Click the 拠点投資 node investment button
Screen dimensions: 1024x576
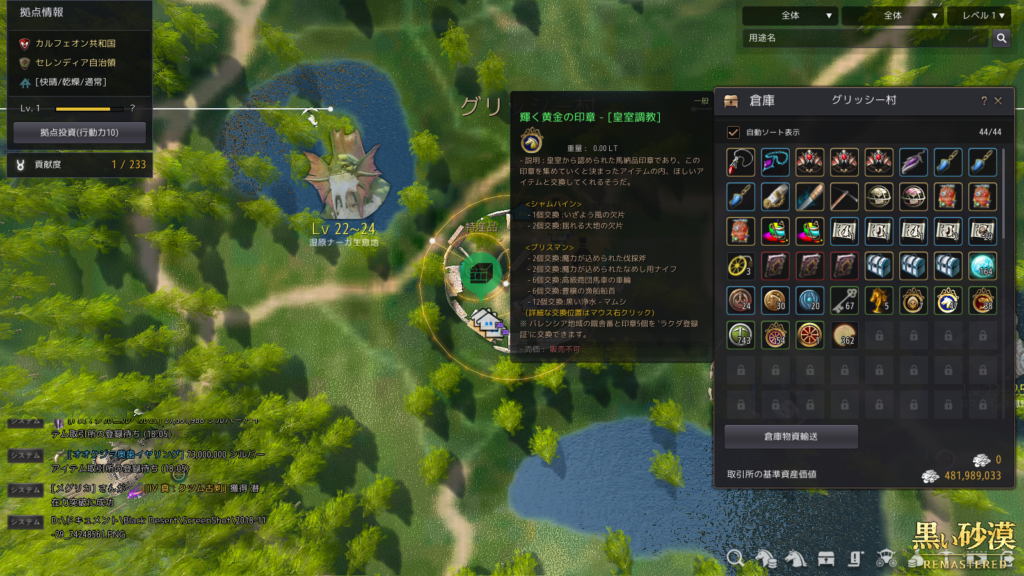point(79,132)
